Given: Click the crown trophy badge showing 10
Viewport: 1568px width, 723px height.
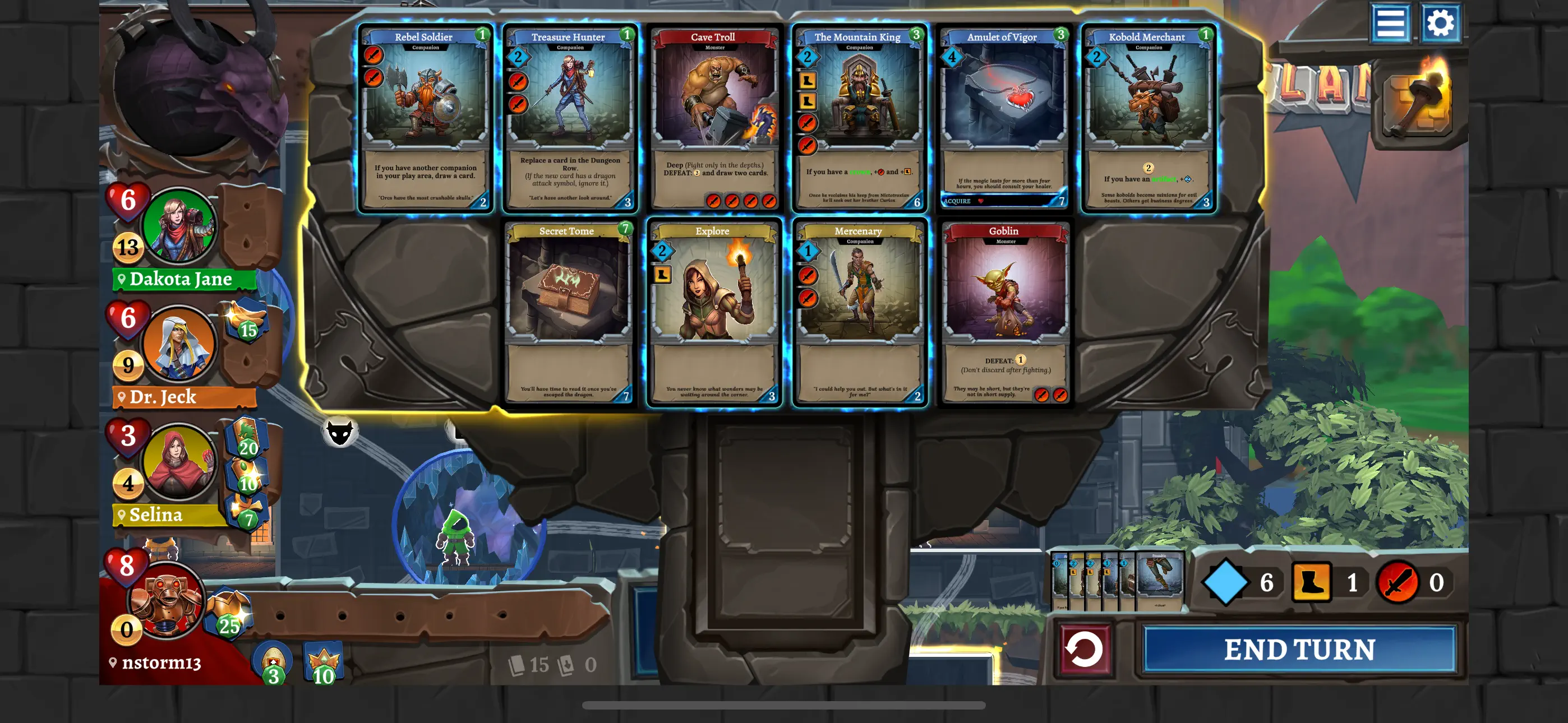Looking at the screenshot, I should click(x=323, y=660).
